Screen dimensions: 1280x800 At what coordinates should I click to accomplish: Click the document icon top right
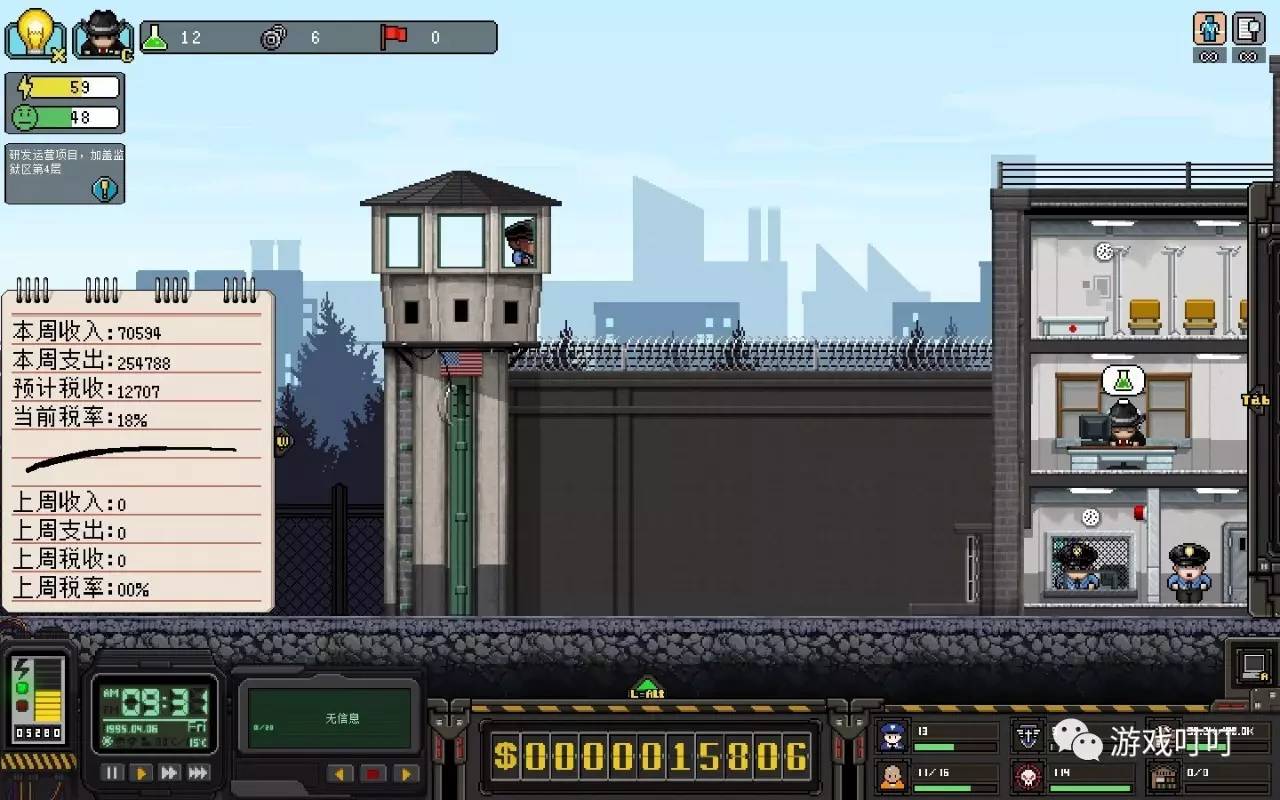(x=1248, y=29)
